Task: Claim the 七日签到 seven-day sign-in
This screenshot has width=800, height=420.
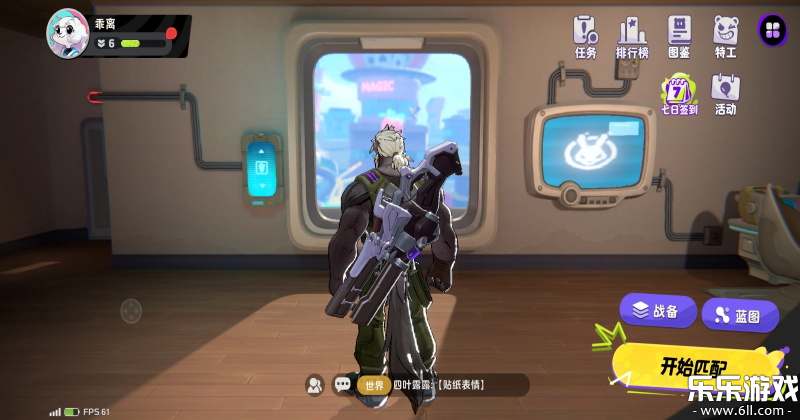Action: click(x=679, y=94)
